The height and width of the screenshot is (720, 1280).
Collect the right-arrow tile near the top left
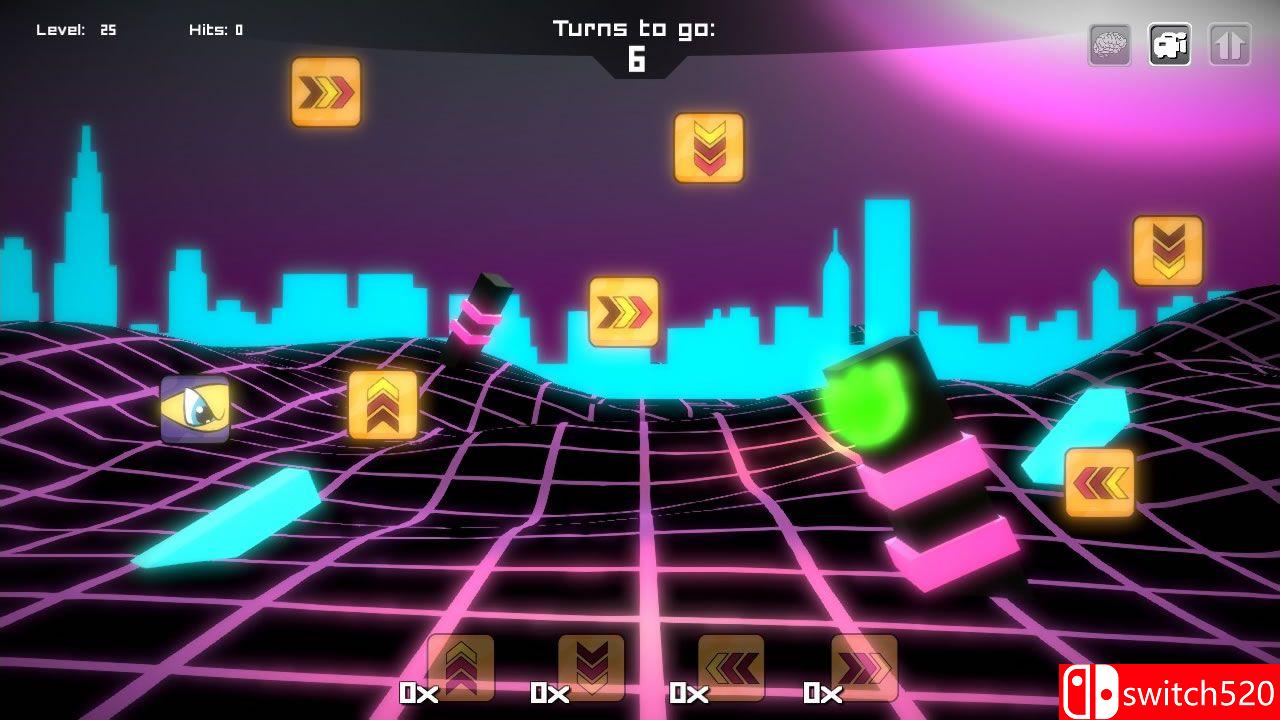[325, 92]
